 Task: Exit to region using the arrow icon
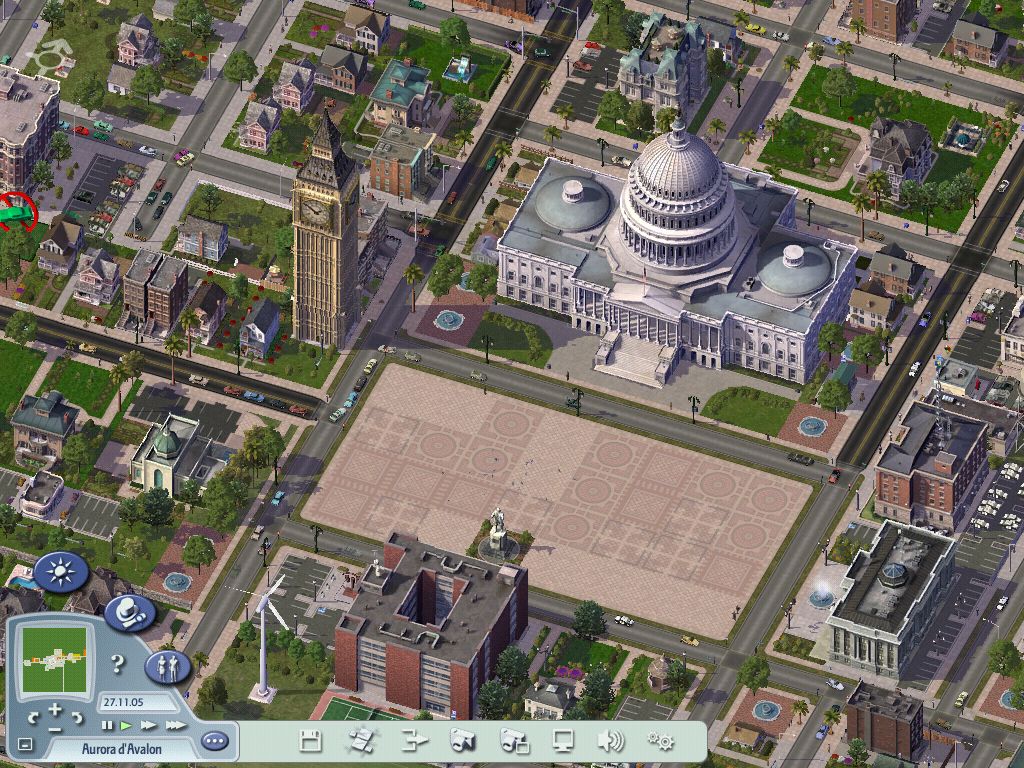[414, 741]
